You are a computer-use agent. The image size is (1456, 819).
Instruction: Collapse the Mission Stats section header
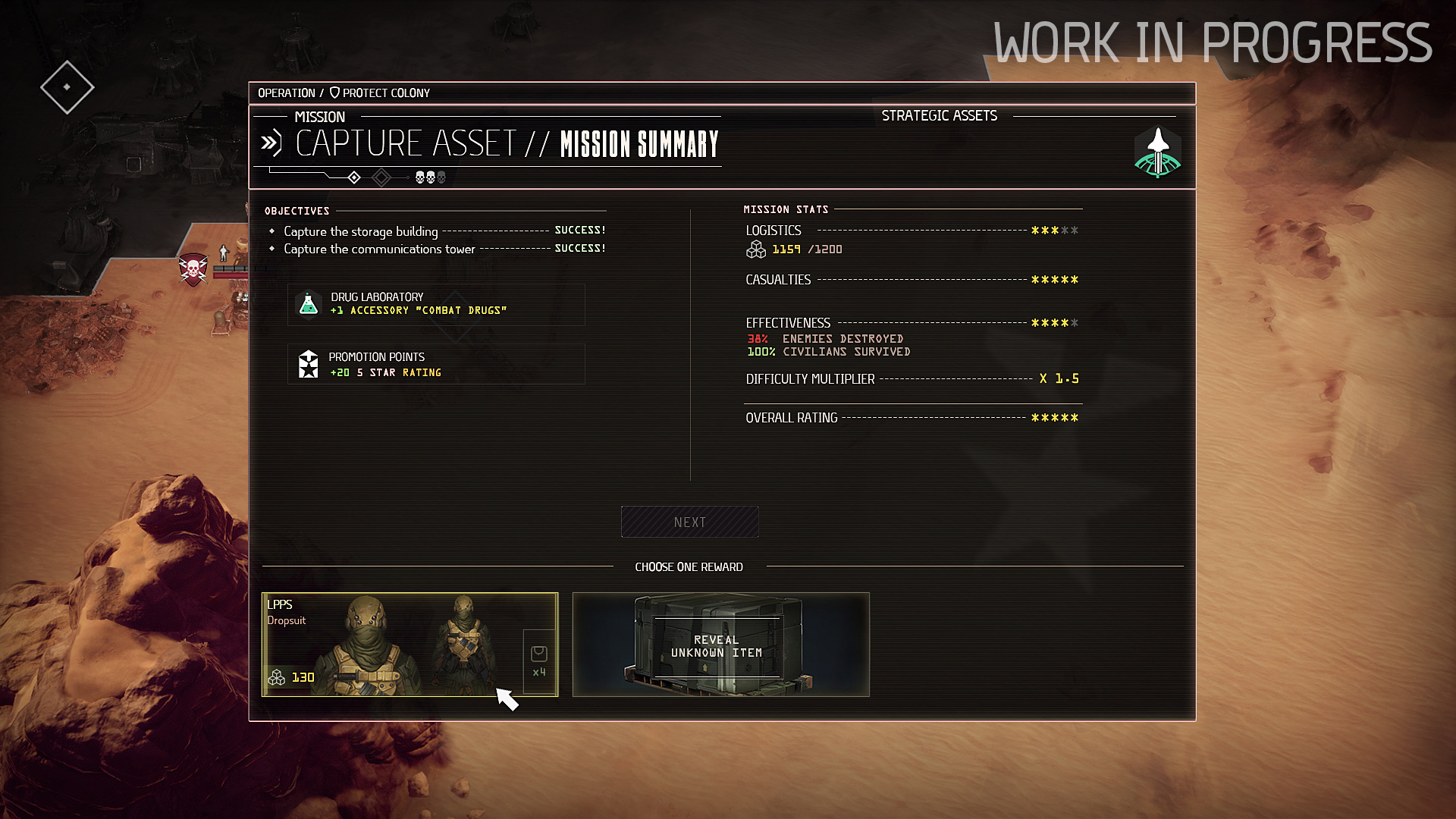(x=786, y=209)
